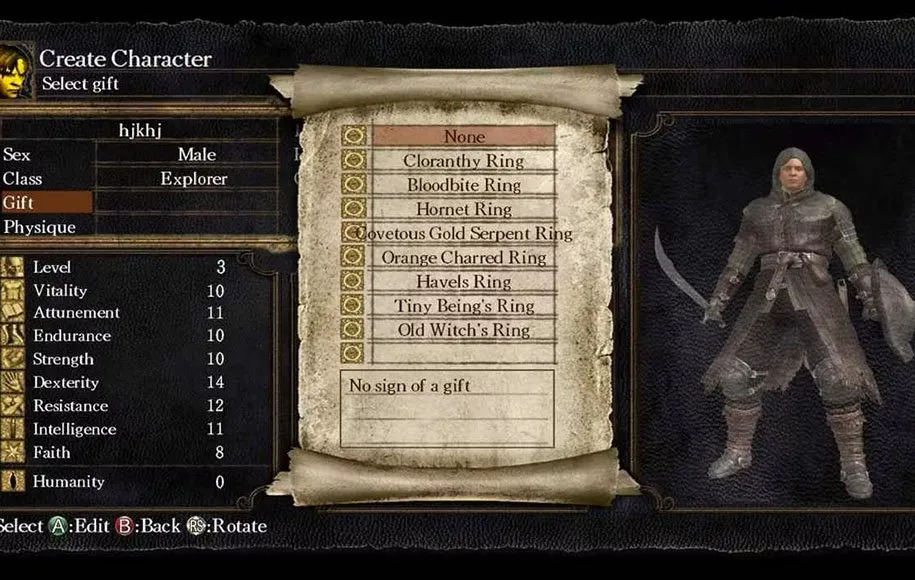
Task: Choose the Cloranthy Ring gift
Action: (463, 160)
